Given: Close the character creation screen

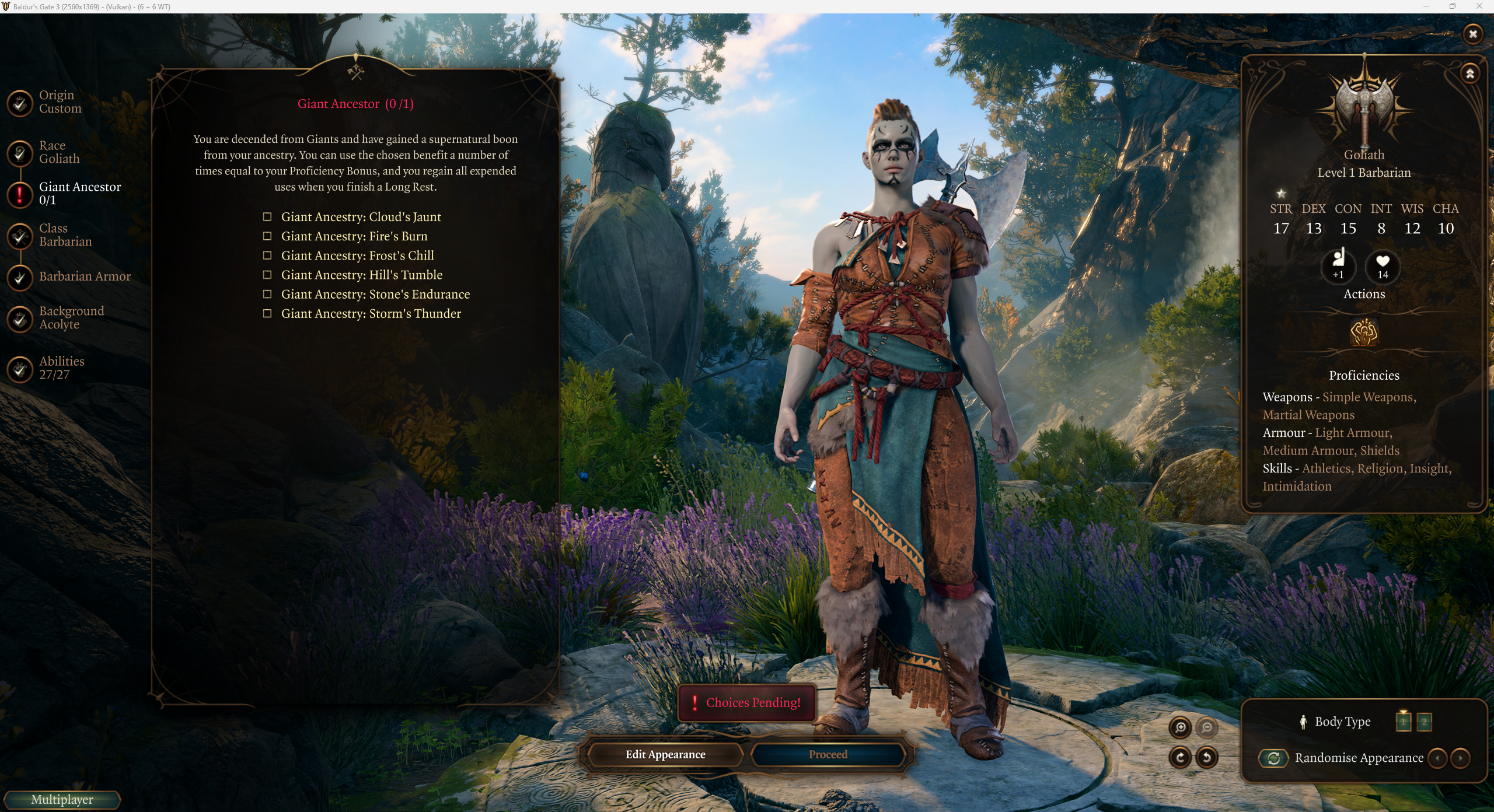Looking at the screenshot, I should [x=1473, y=34].
